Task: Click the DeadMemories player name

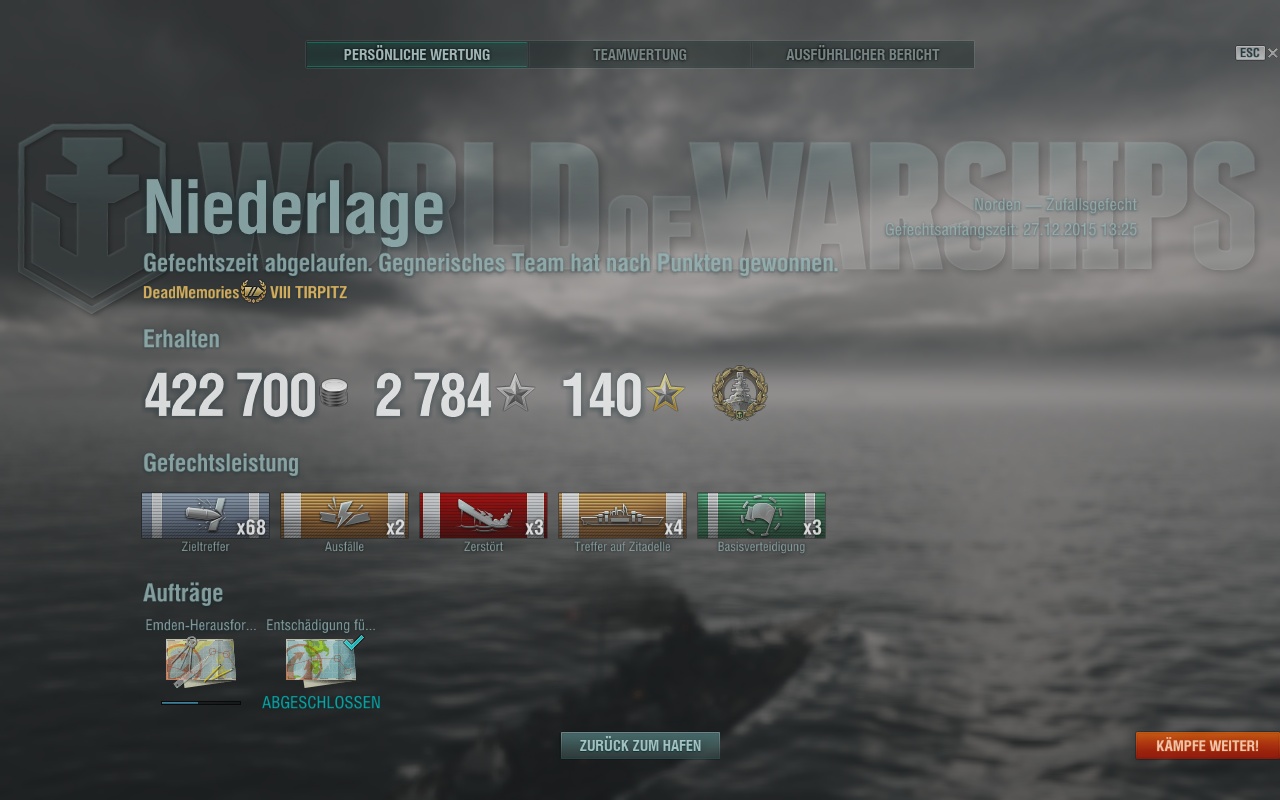Action: 191,292
